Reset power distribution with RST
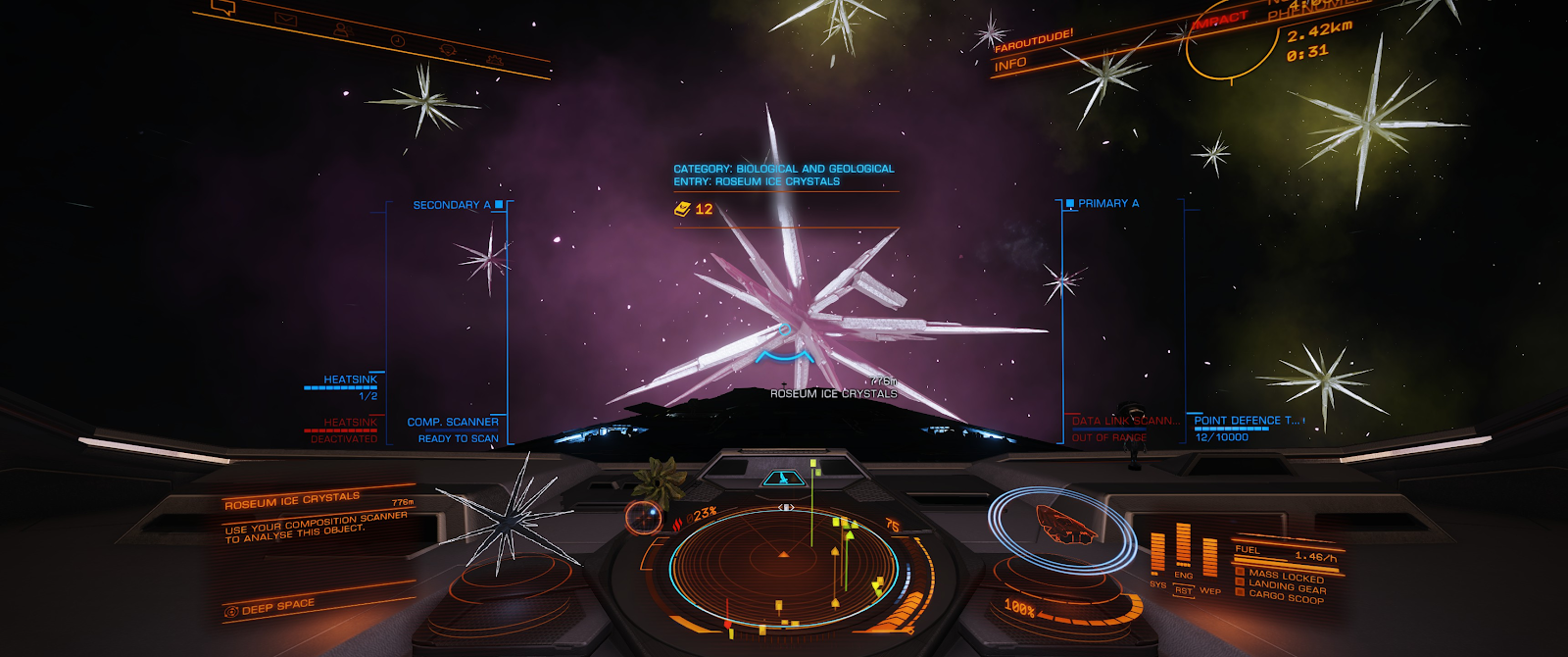 [x=1184, y=590]
